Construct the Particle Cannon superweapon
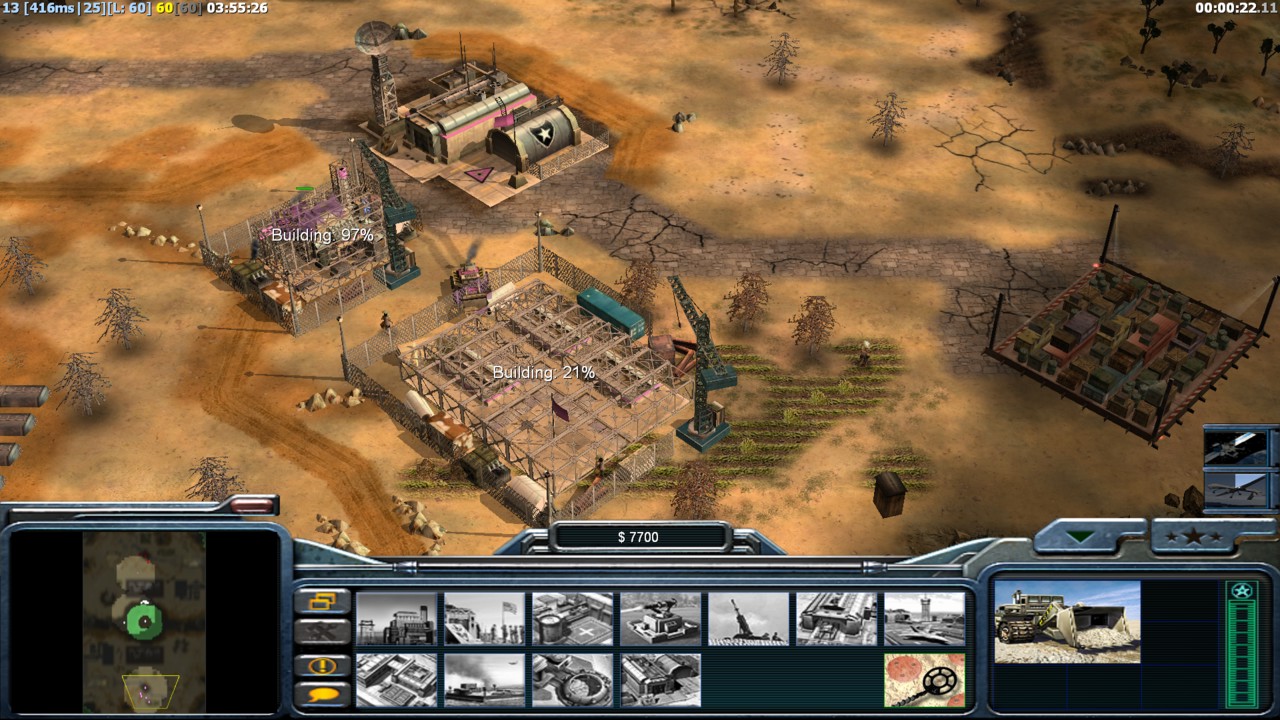This screenshot has width=1280, height=720. 572,680
